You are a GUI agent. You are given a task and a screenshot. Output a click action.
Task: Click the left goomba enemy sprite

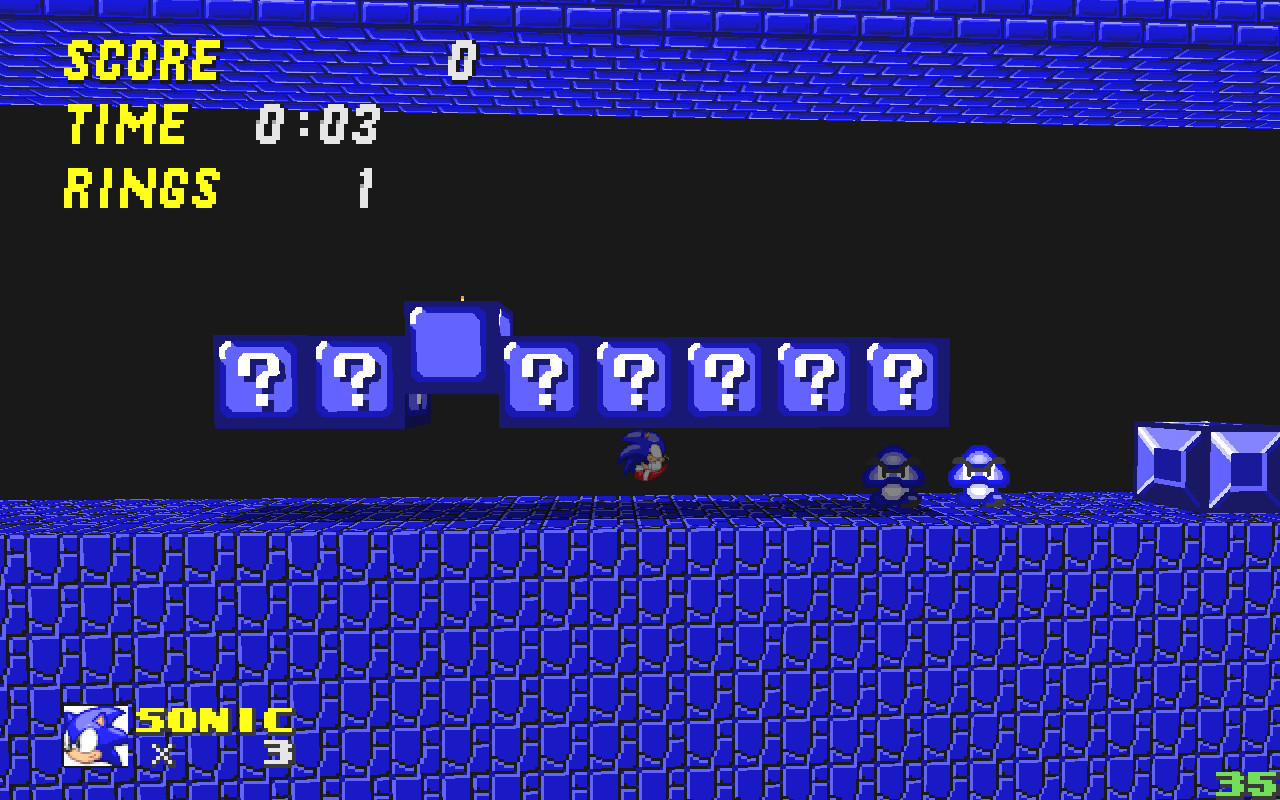(890, 470)
